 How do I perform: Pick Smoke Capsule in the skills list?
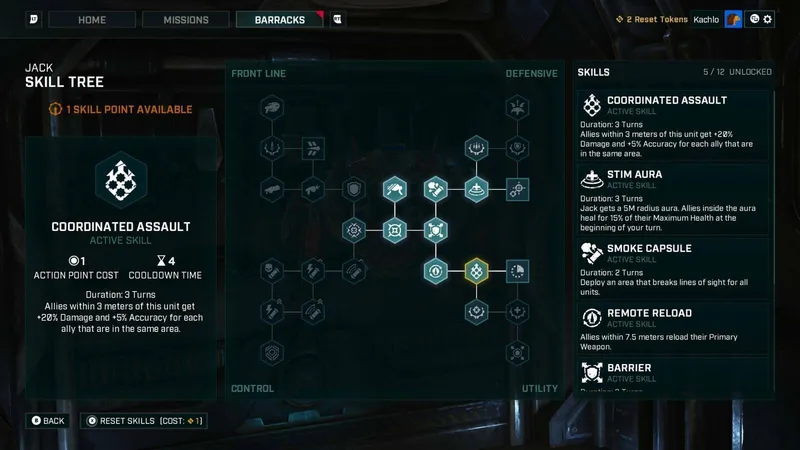click(x=675, y=270)
